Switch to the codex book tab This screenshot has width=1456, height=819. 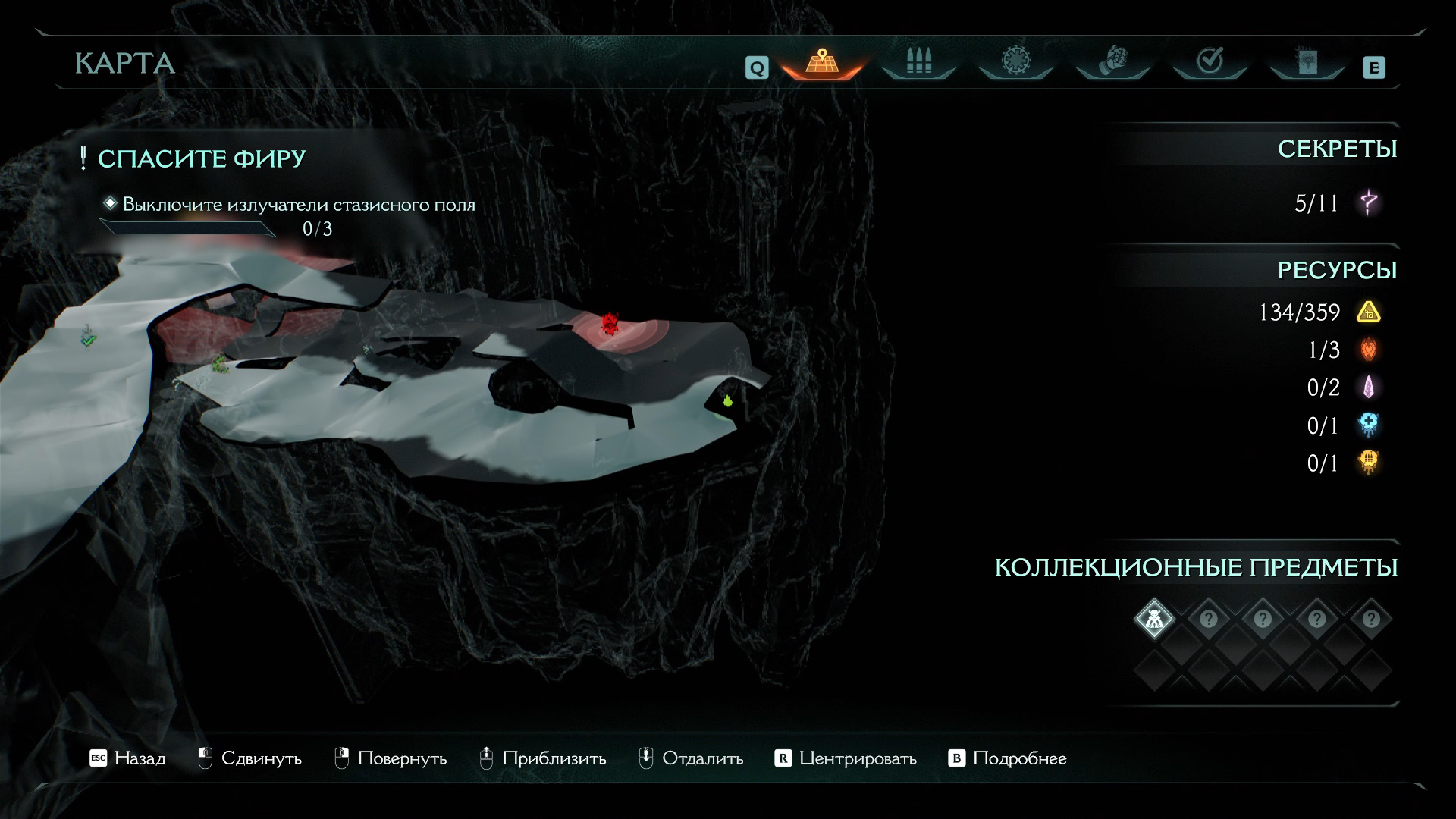(x=1307, y=61)
